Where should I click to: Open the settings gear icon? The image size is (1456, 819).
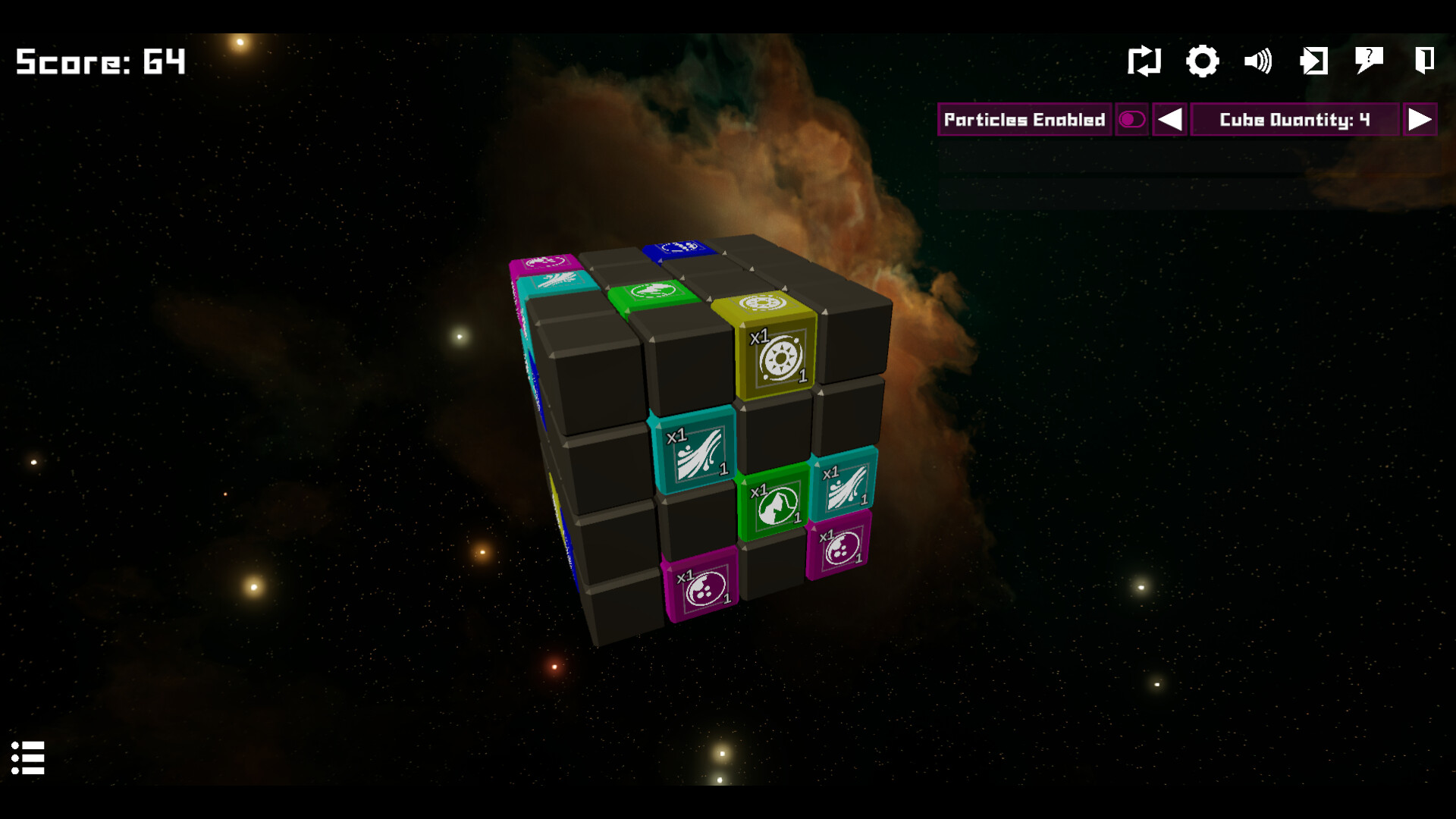[x=1202, y=61]
